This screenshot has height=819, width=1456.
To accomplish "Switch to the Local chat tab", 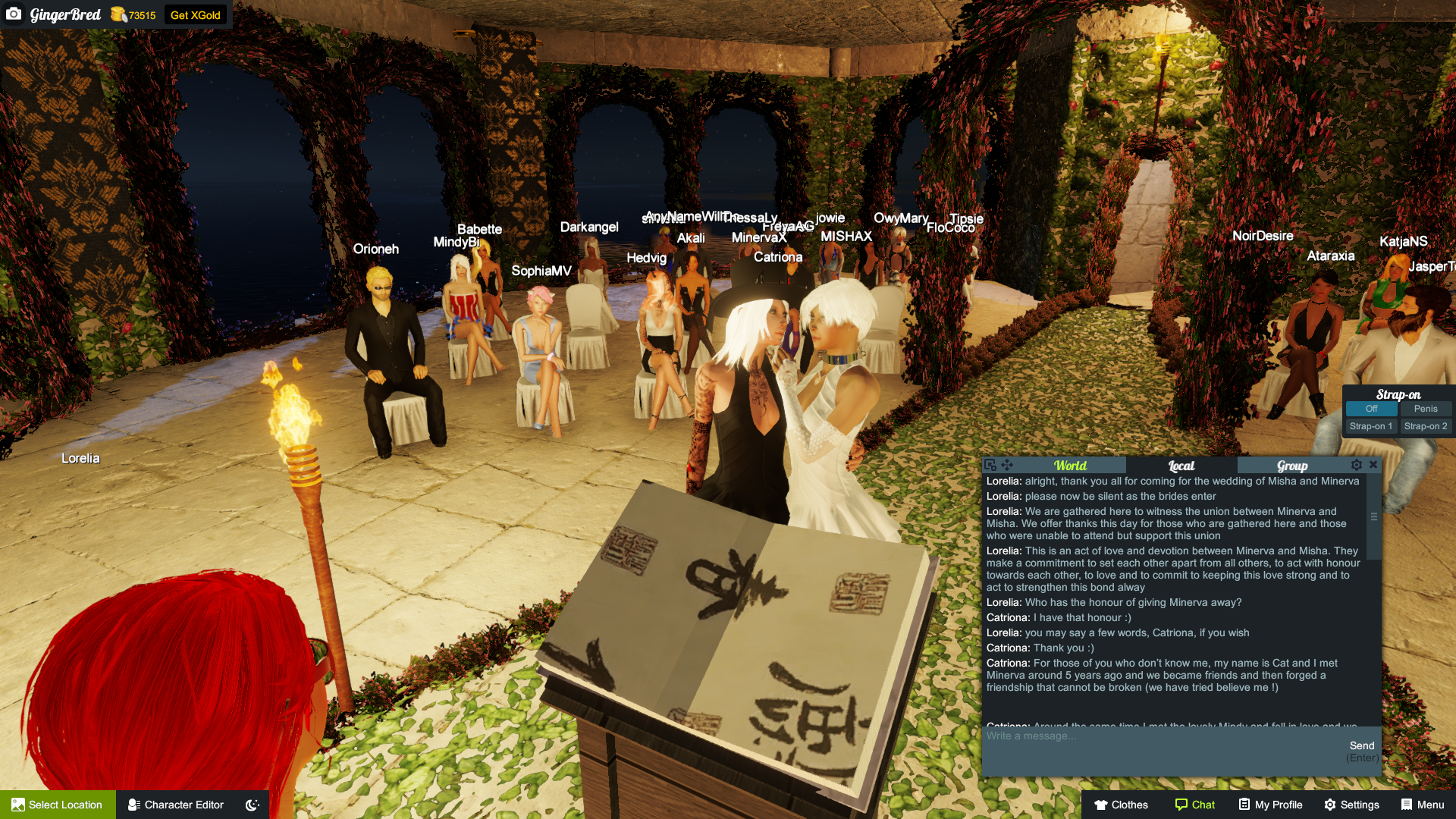I will tap(1181, 465).
